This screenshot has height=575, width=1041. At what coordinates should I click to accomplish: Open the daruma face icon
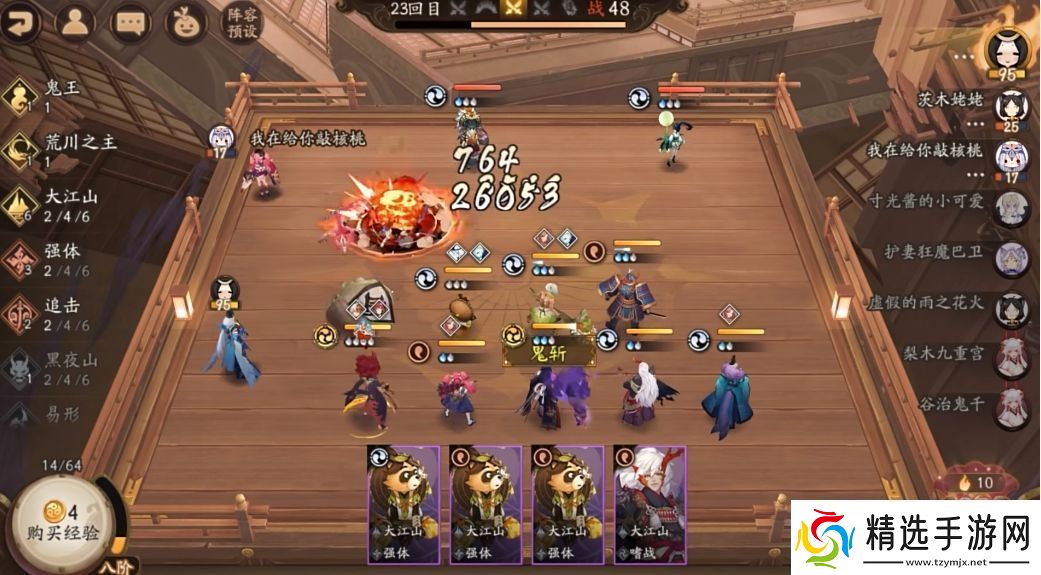click(184, 22)
